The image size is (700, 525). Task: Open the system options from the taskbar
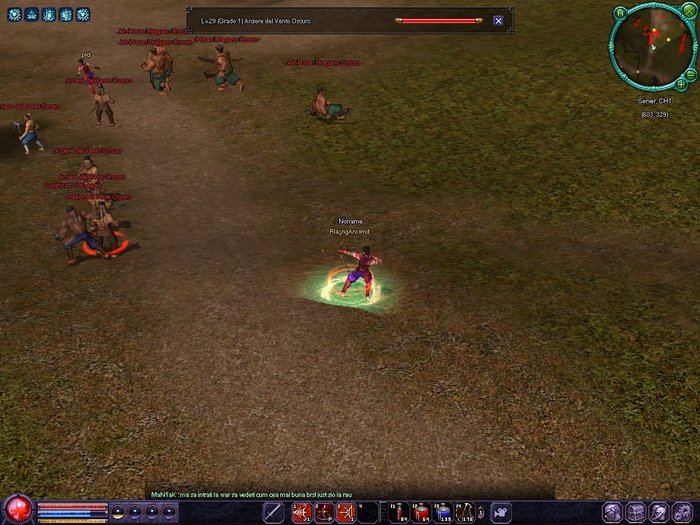682,512
